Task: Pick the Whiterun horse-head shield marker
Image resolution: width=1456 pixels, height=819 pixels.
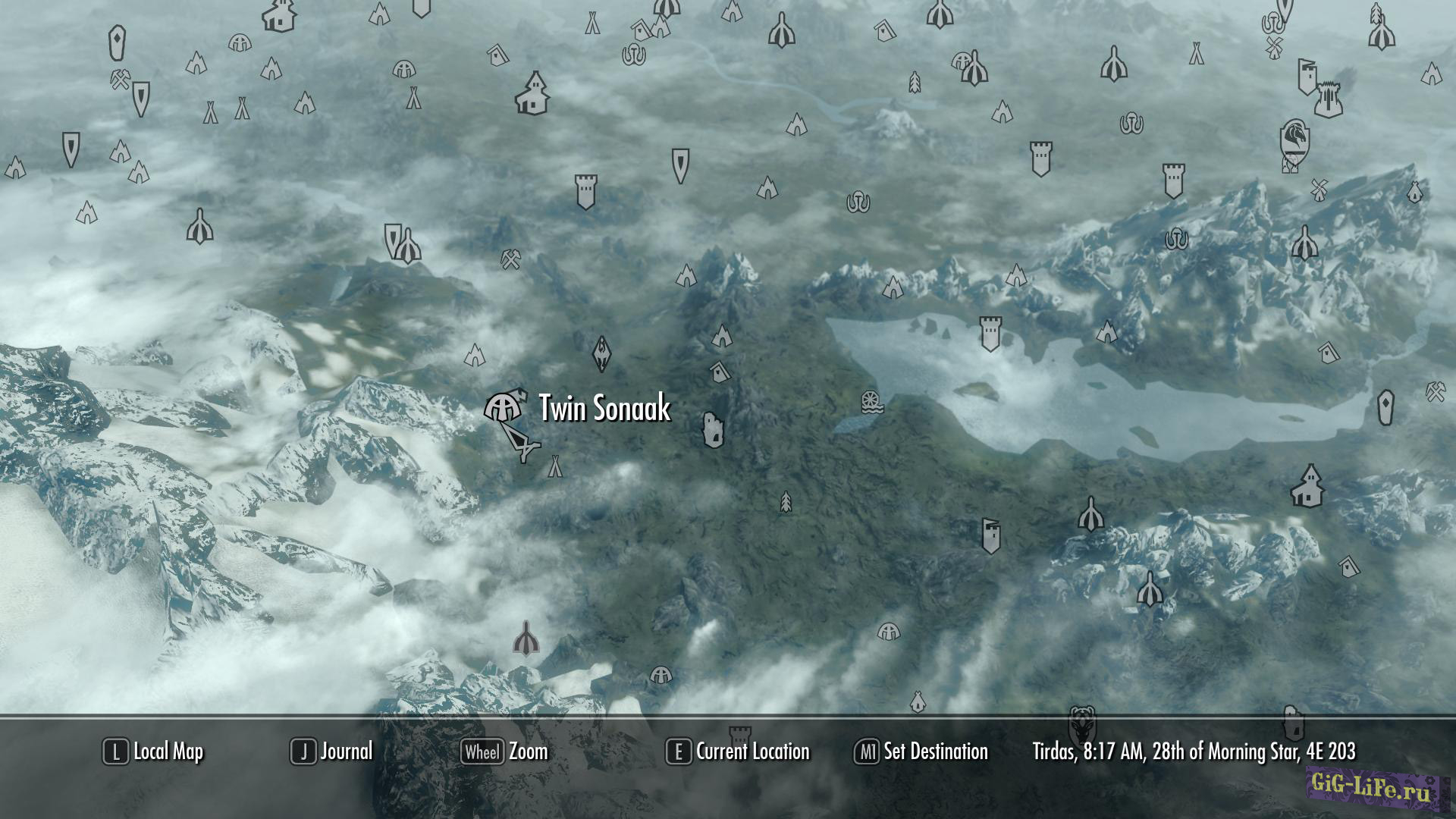Action: coord(1294,140)
